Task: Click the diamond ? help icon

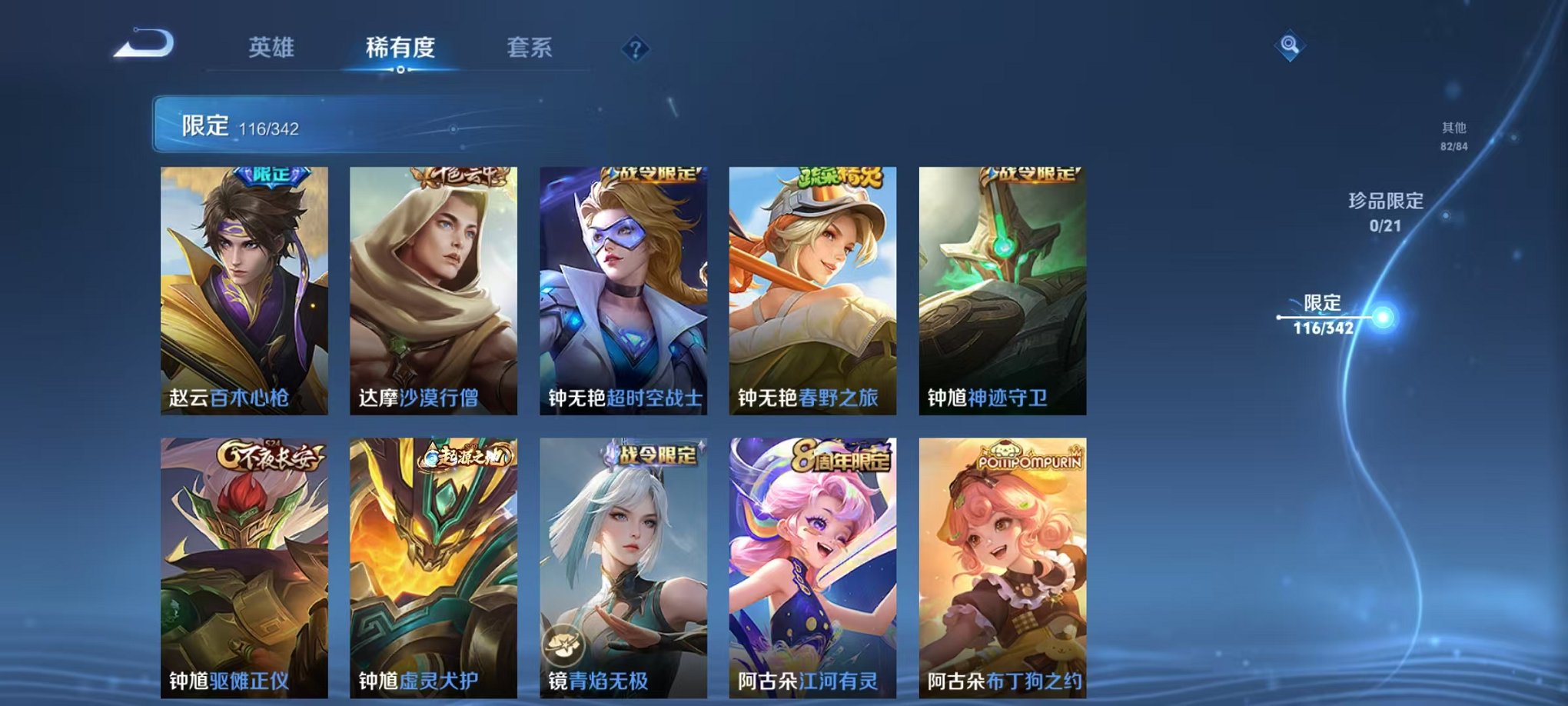Action: click(634, 48)
